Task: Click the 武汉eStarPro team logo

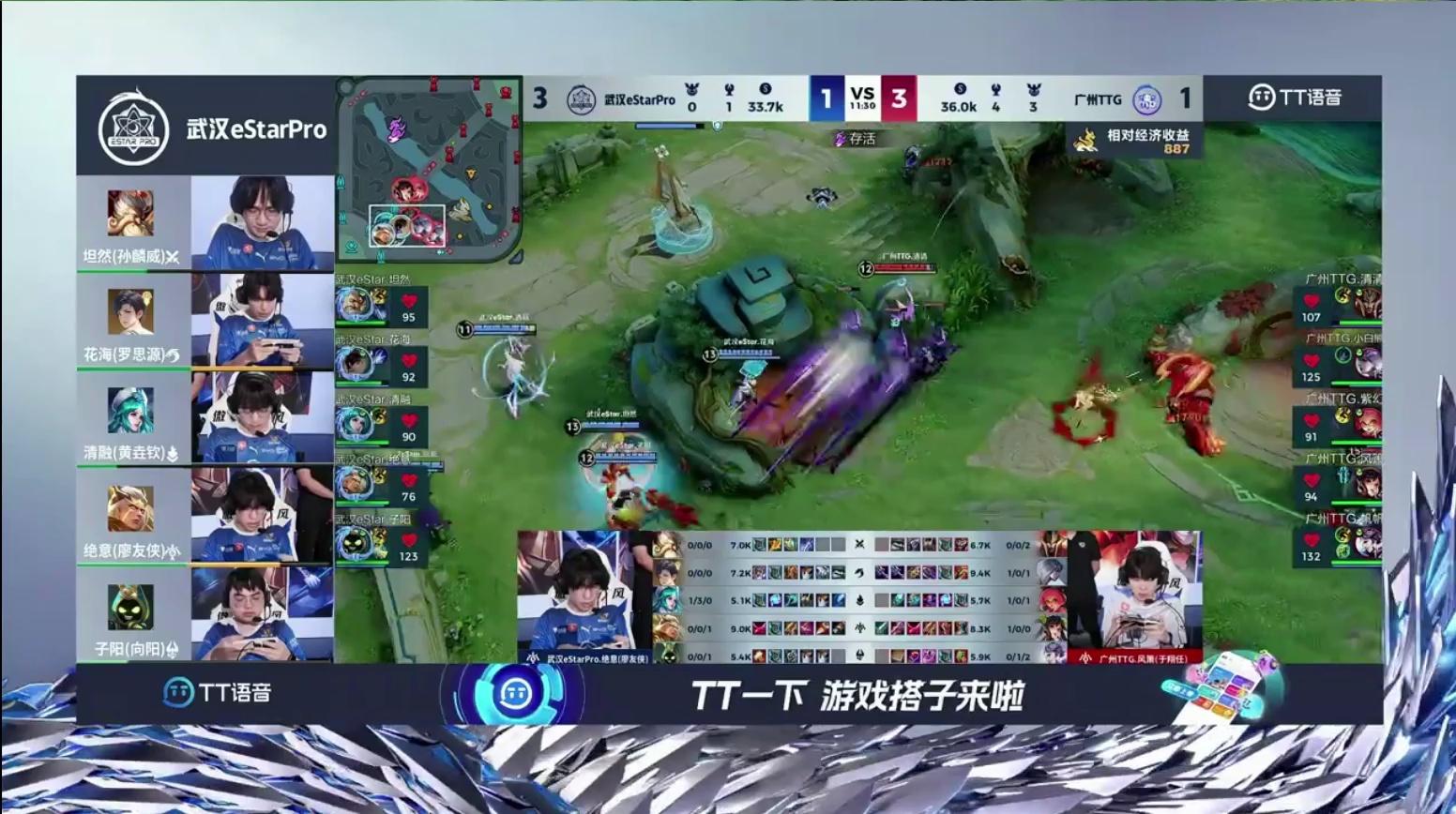Action: (134, 128)
